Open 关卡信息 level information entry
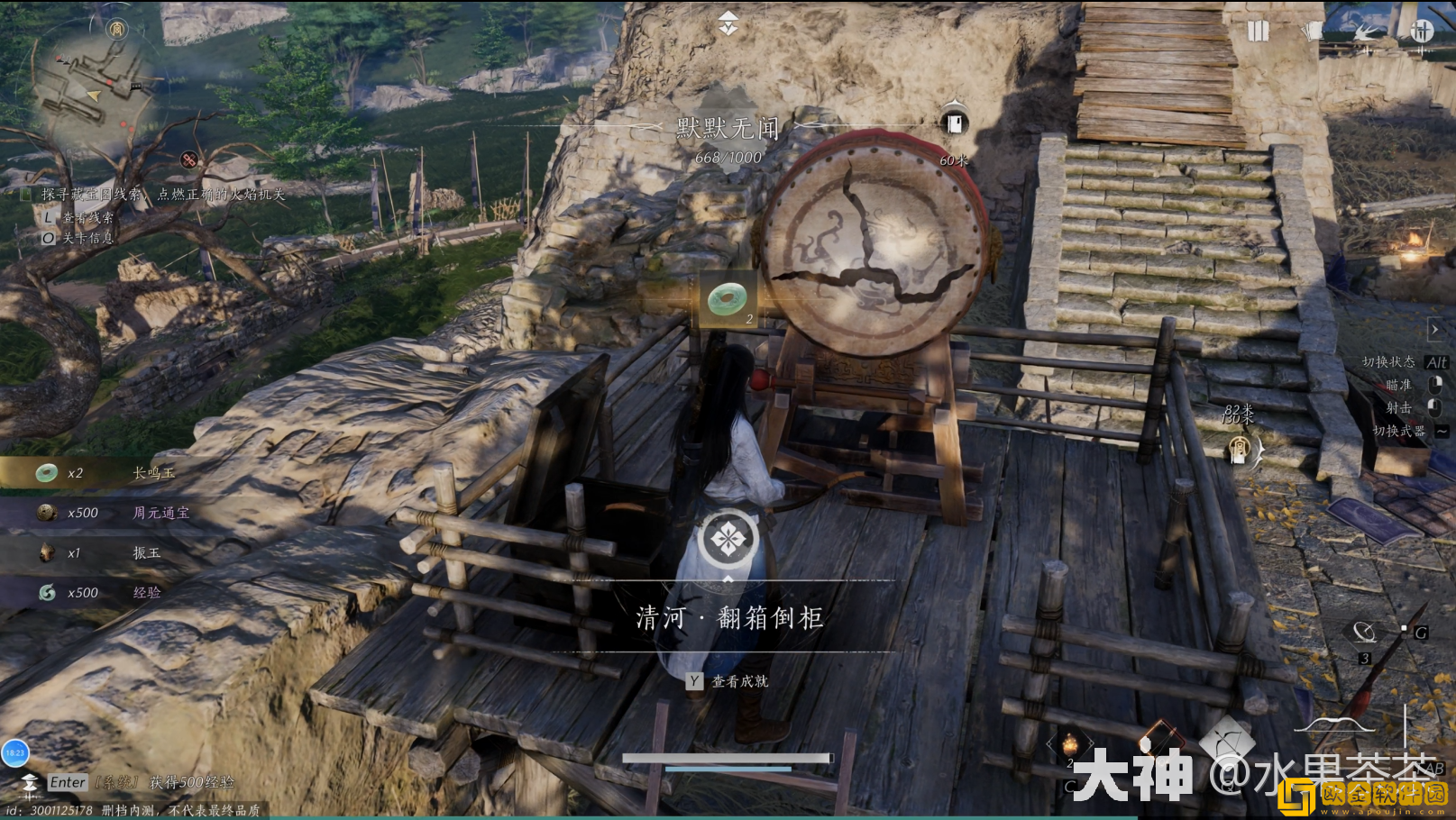Image resolution: width=1456 pixels, height=820 pixels. [77, 239]
